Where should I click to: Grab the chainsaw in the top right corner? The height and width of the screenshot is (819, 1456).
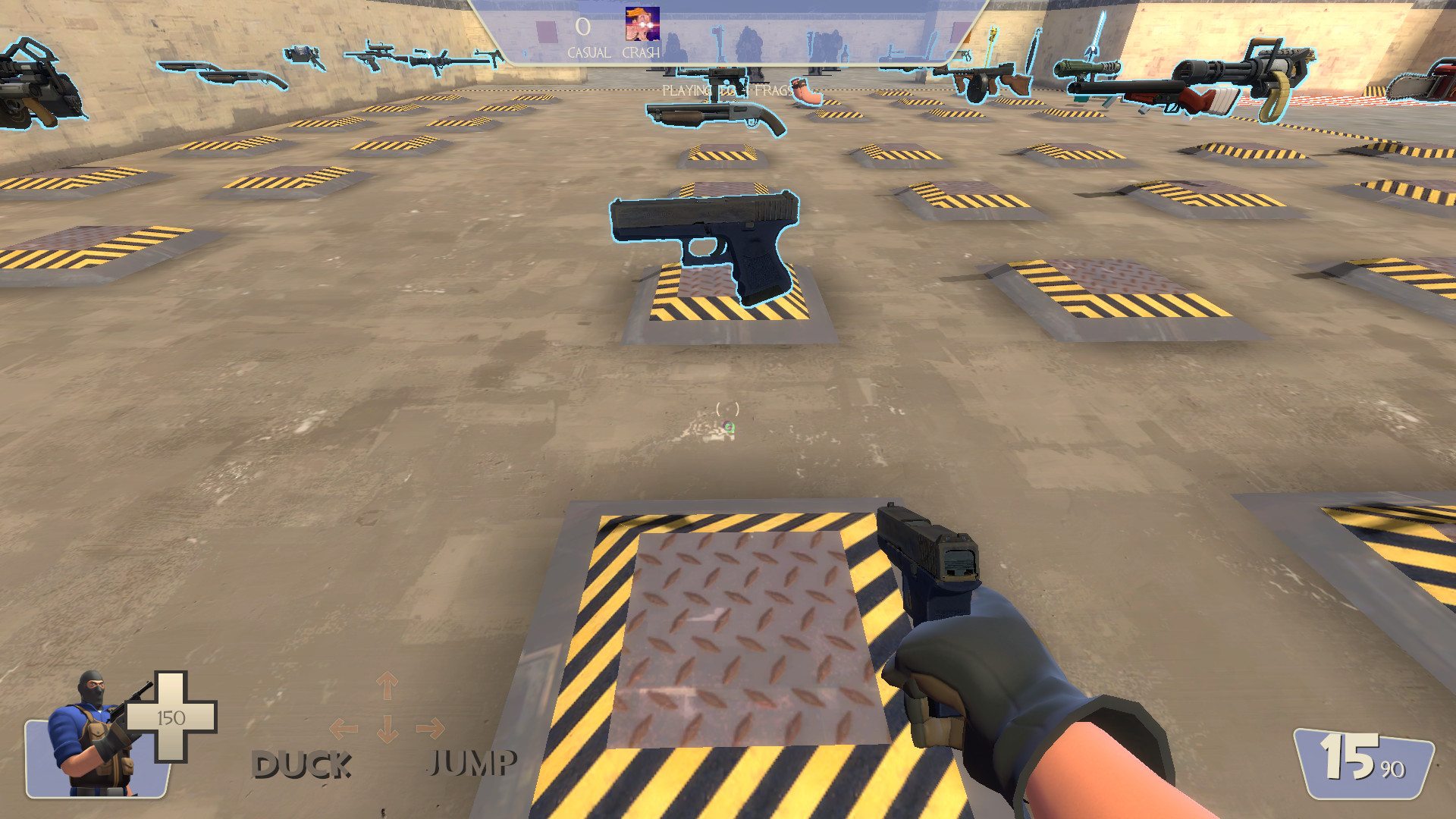[1418, 83]
